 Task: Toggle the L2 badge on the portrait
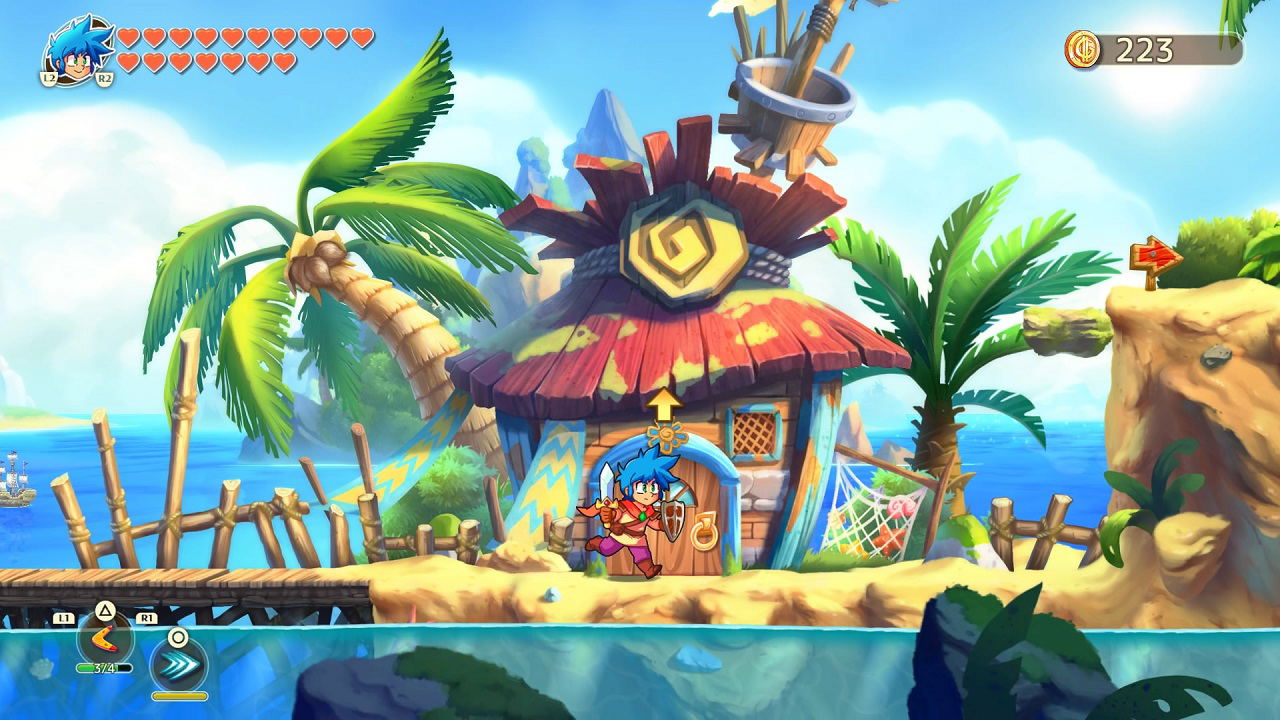(49, 77)
